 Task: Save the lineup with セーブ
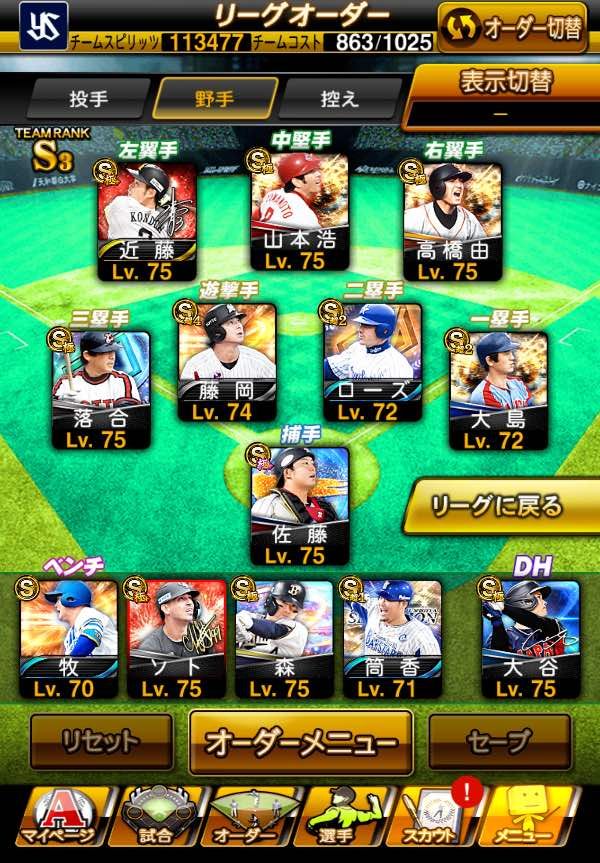(x=497, y=742)
